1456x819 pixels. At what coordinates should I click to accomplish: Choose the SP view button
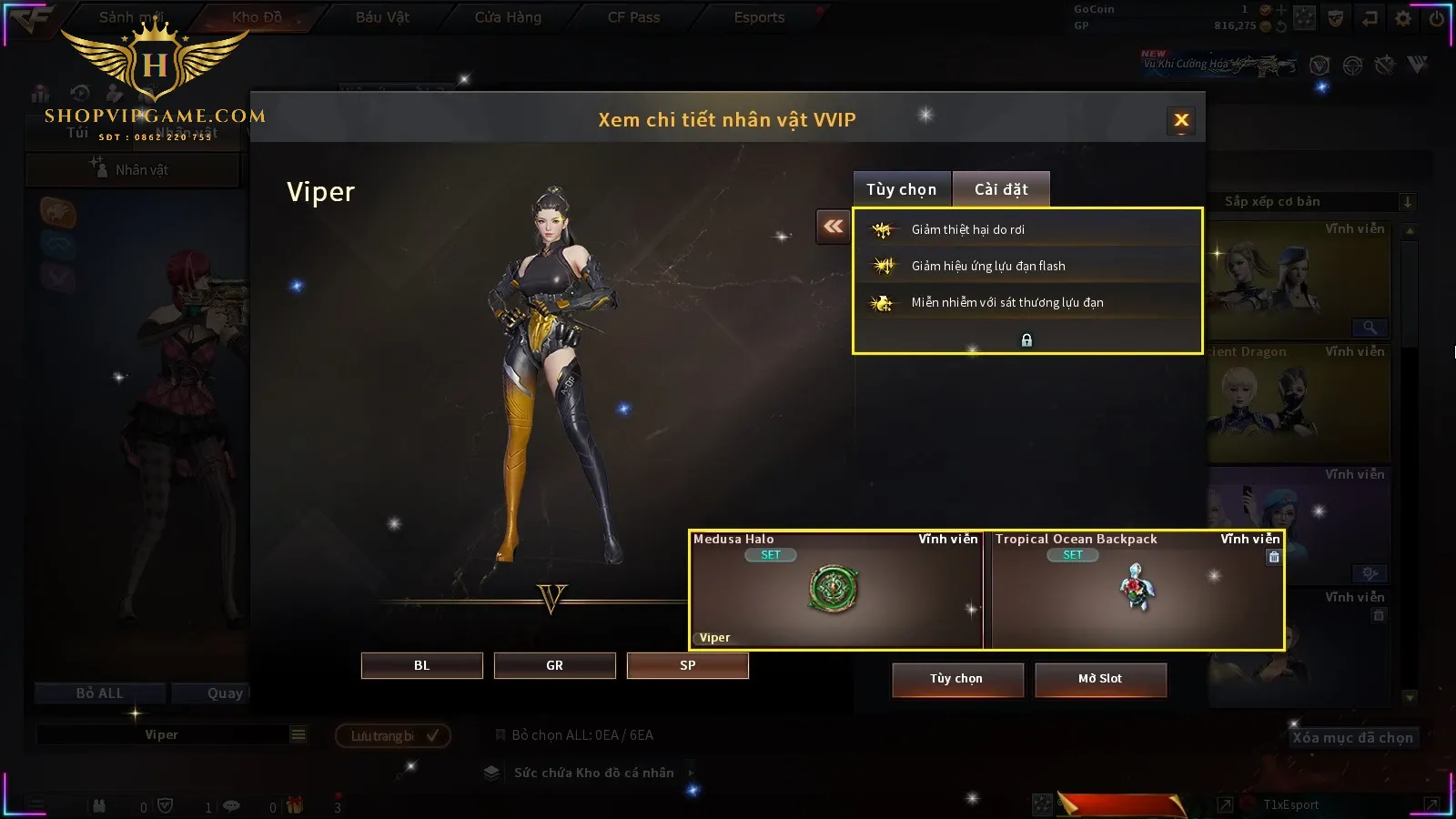tap(687, 665)
